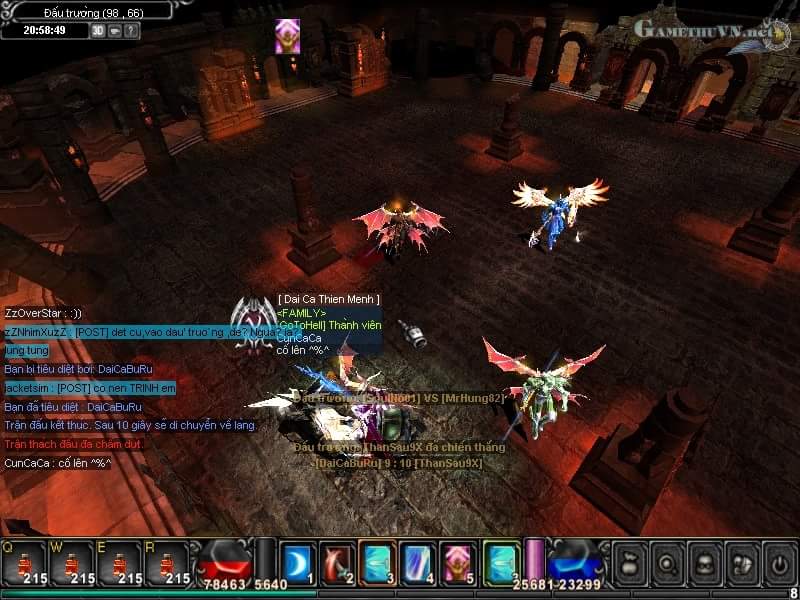Activate the blue crescent skill in slot 1
The image size is (800, 600).
[297, 562]
